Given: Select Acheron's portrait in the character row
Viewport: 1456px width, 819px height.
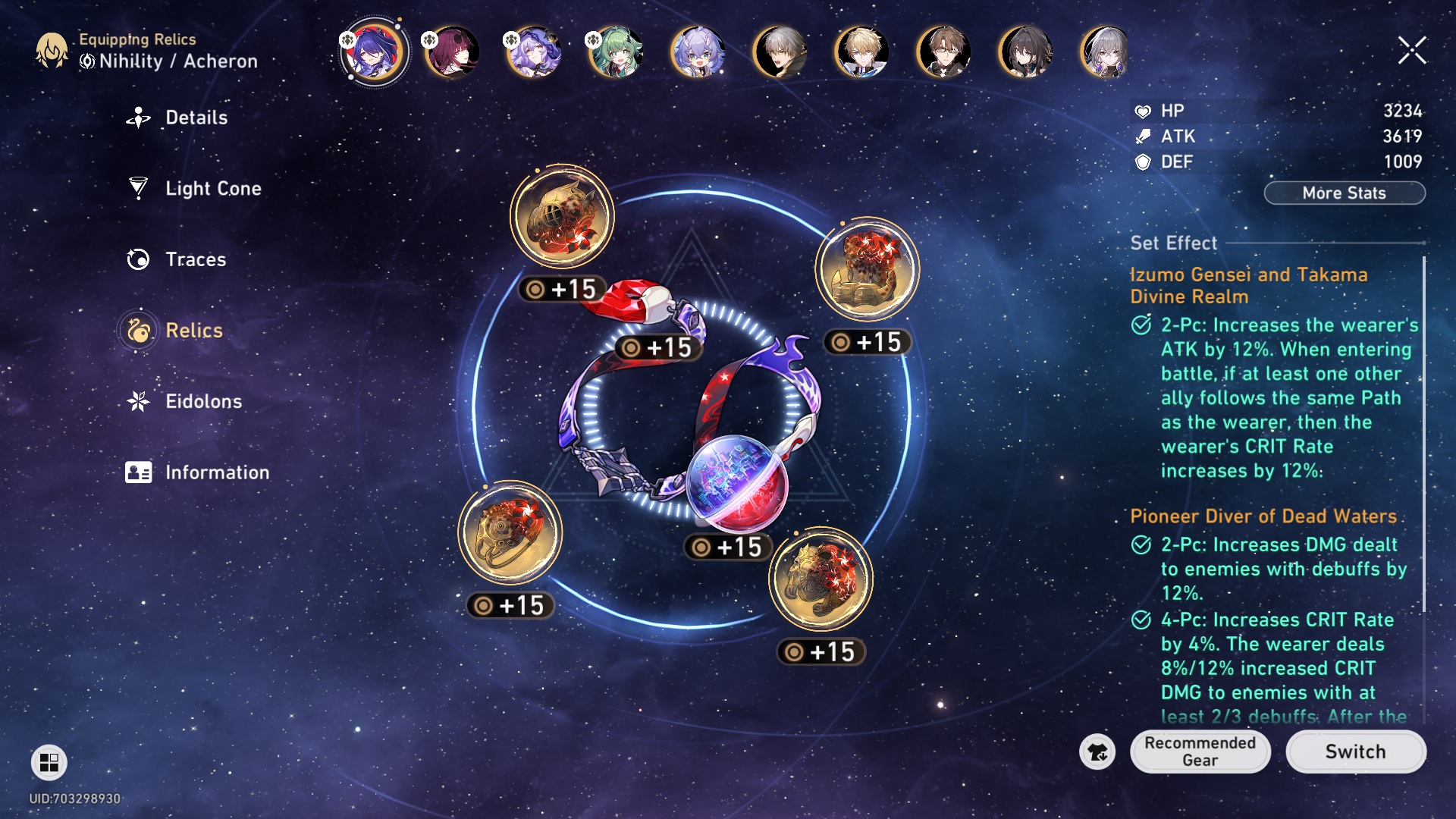Looking at the screenshot, I should (x=374, y=52).
